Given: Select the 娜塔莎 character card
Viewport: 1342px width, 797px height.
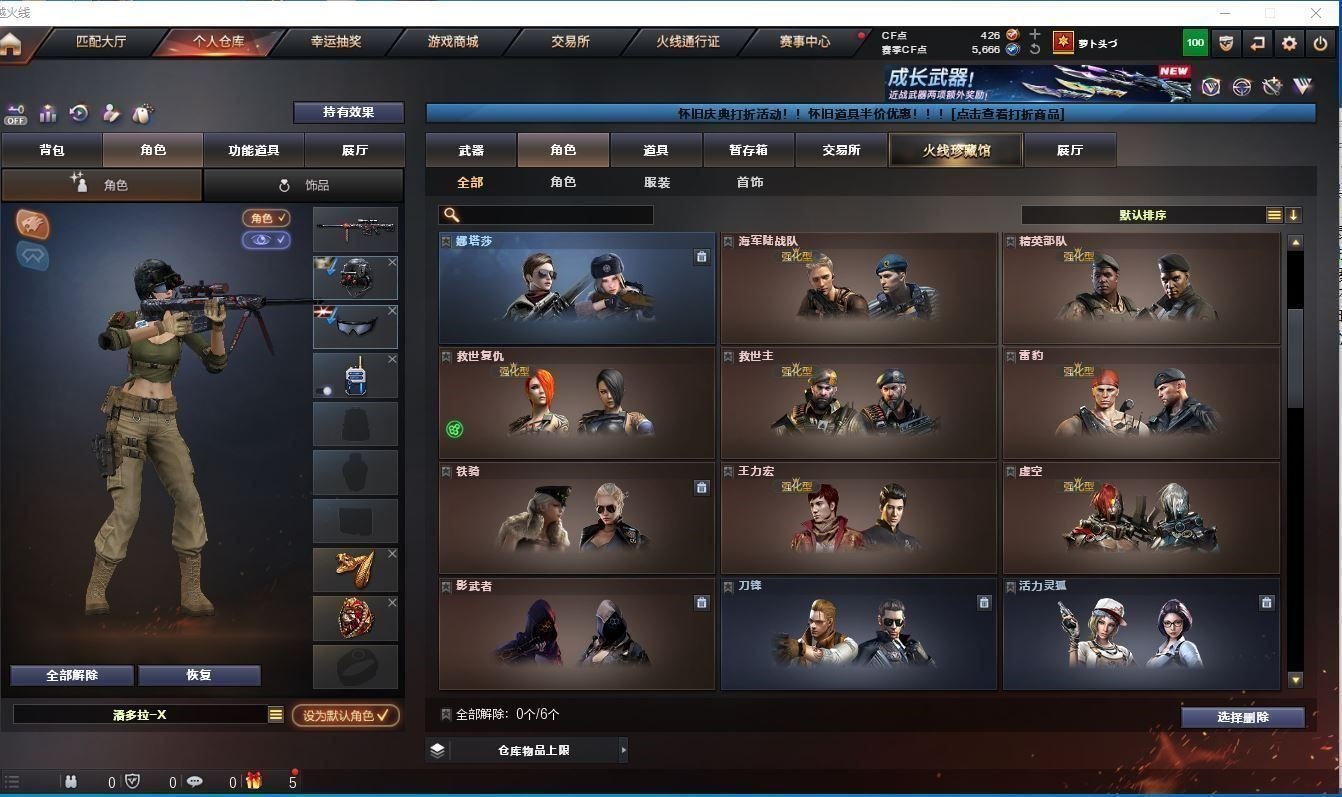Looking at the screenshot, I should [577, 289].
